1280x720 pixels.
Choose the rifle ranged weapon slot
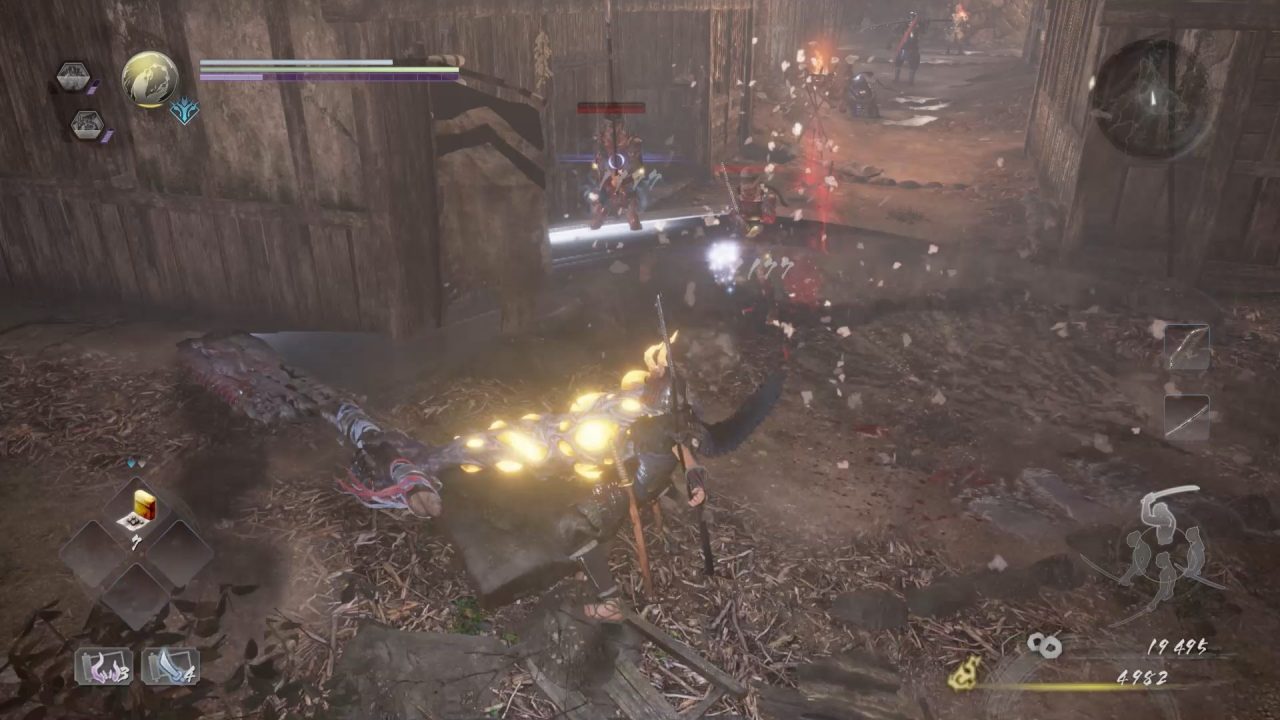click(1187, 417)
